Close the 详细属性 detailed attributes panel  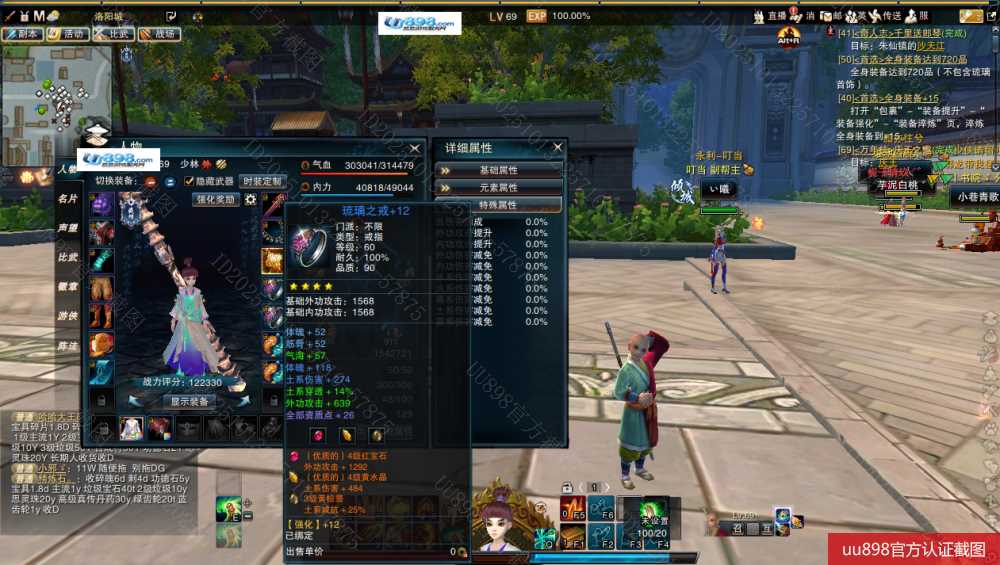pos(558,148)
